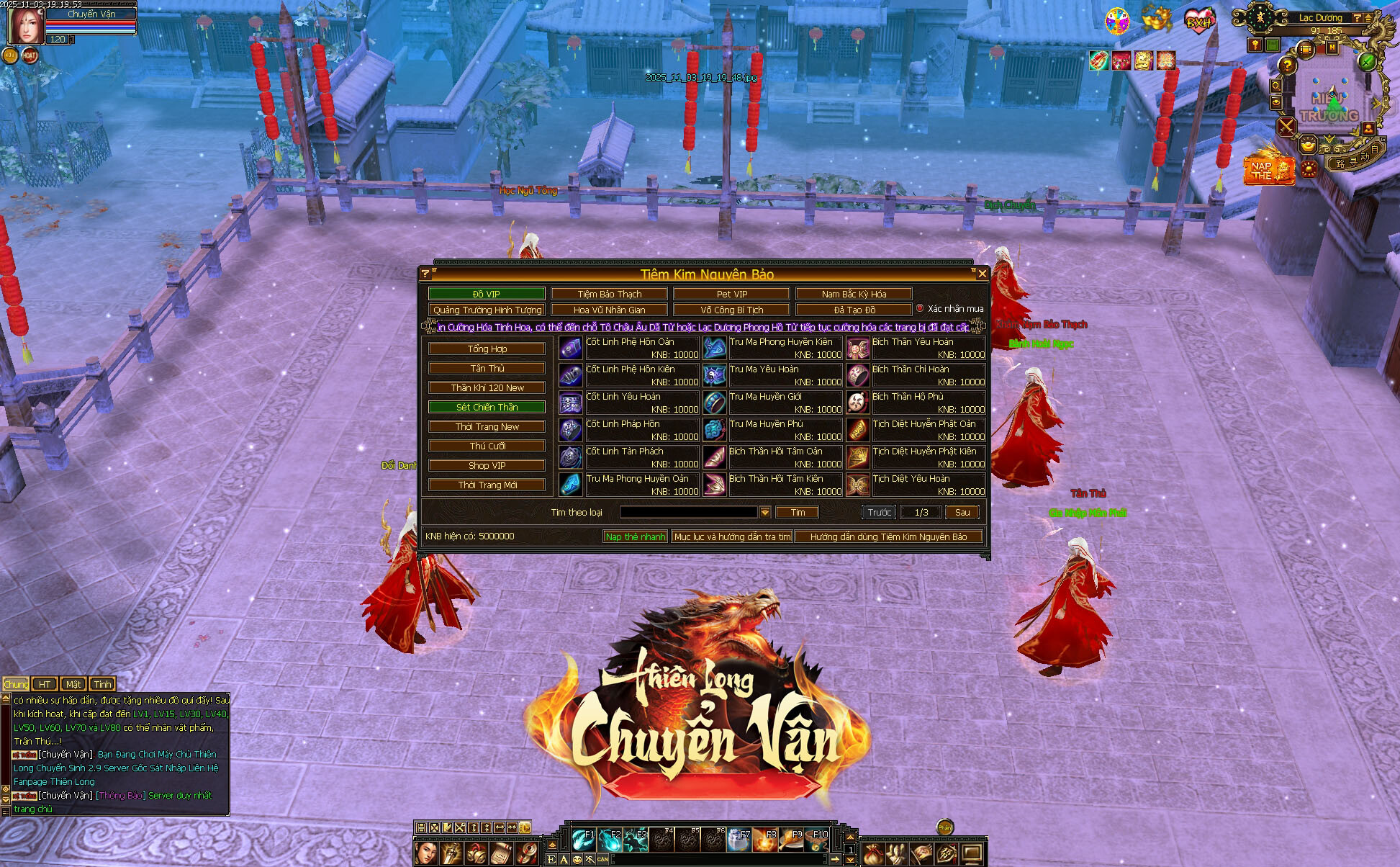Open the Thú Cưỡi category
This screenshot has height=867, width=1400.
tap(487, 446)
